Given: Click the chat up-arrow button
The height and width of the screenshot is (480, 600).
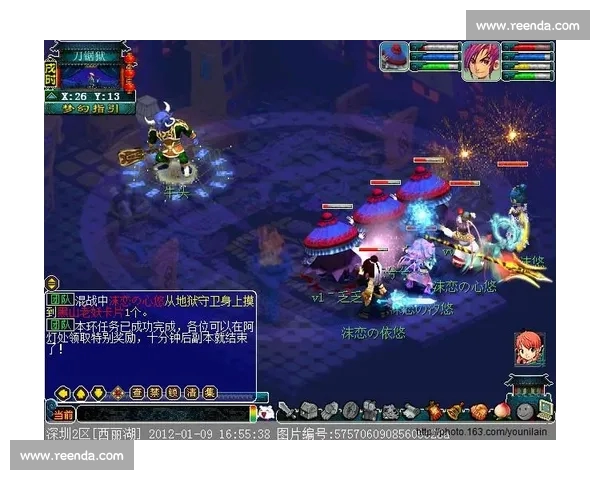Looking at the screenshot, I should pos(81,392).
